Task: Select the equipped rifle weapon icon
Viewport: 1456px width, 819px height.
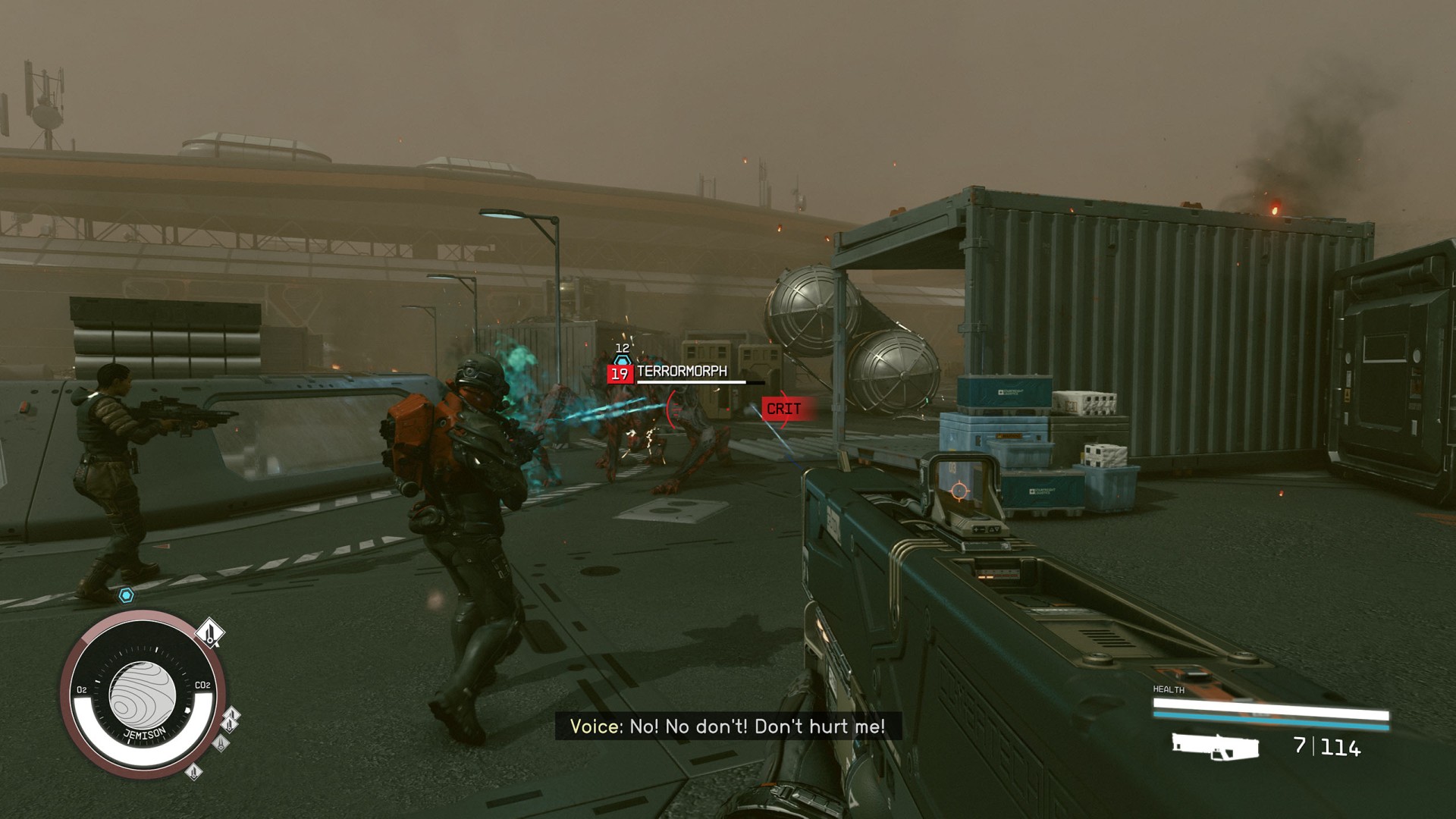Action: click(x=1215, y=746)
